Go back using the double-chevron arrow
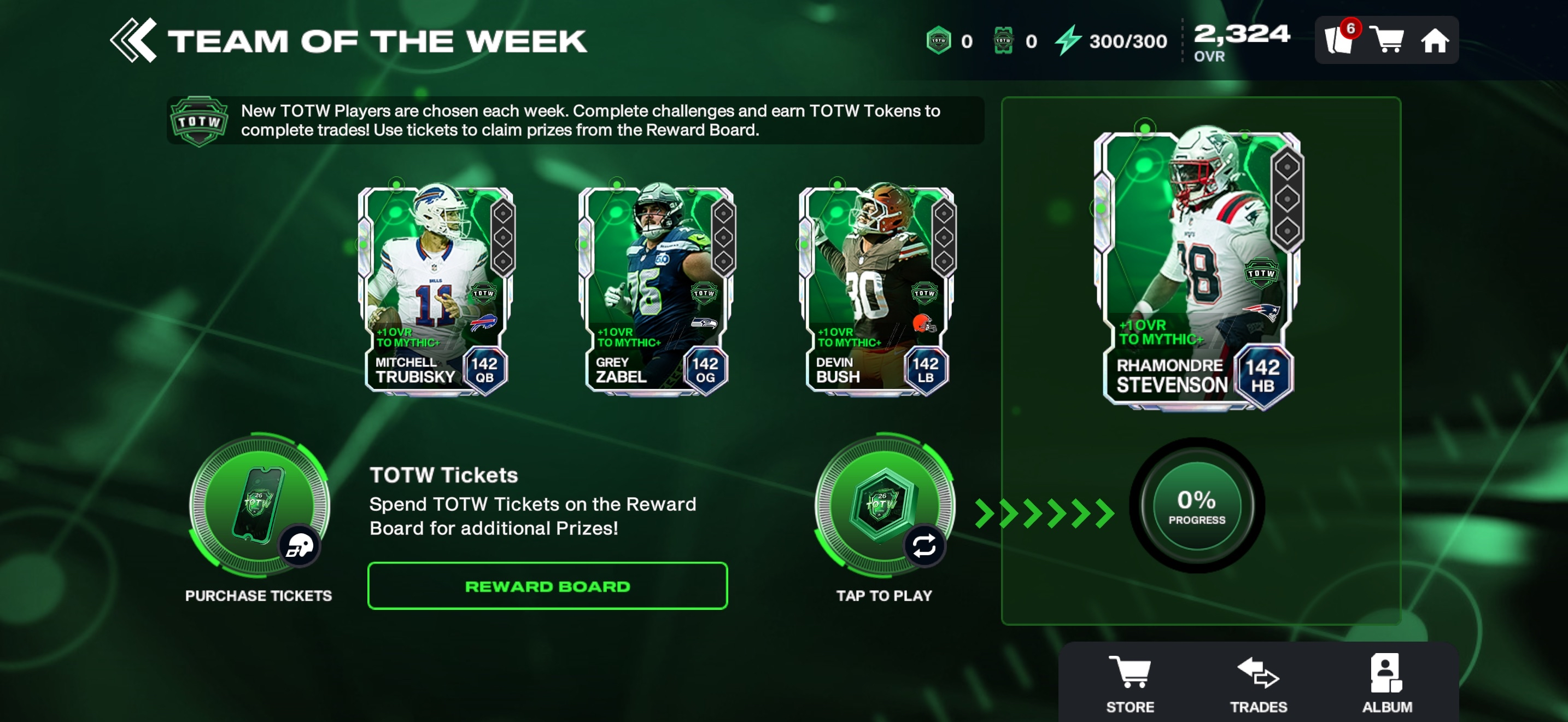The height and width of the screenshot is (722, 1568). 133,41
